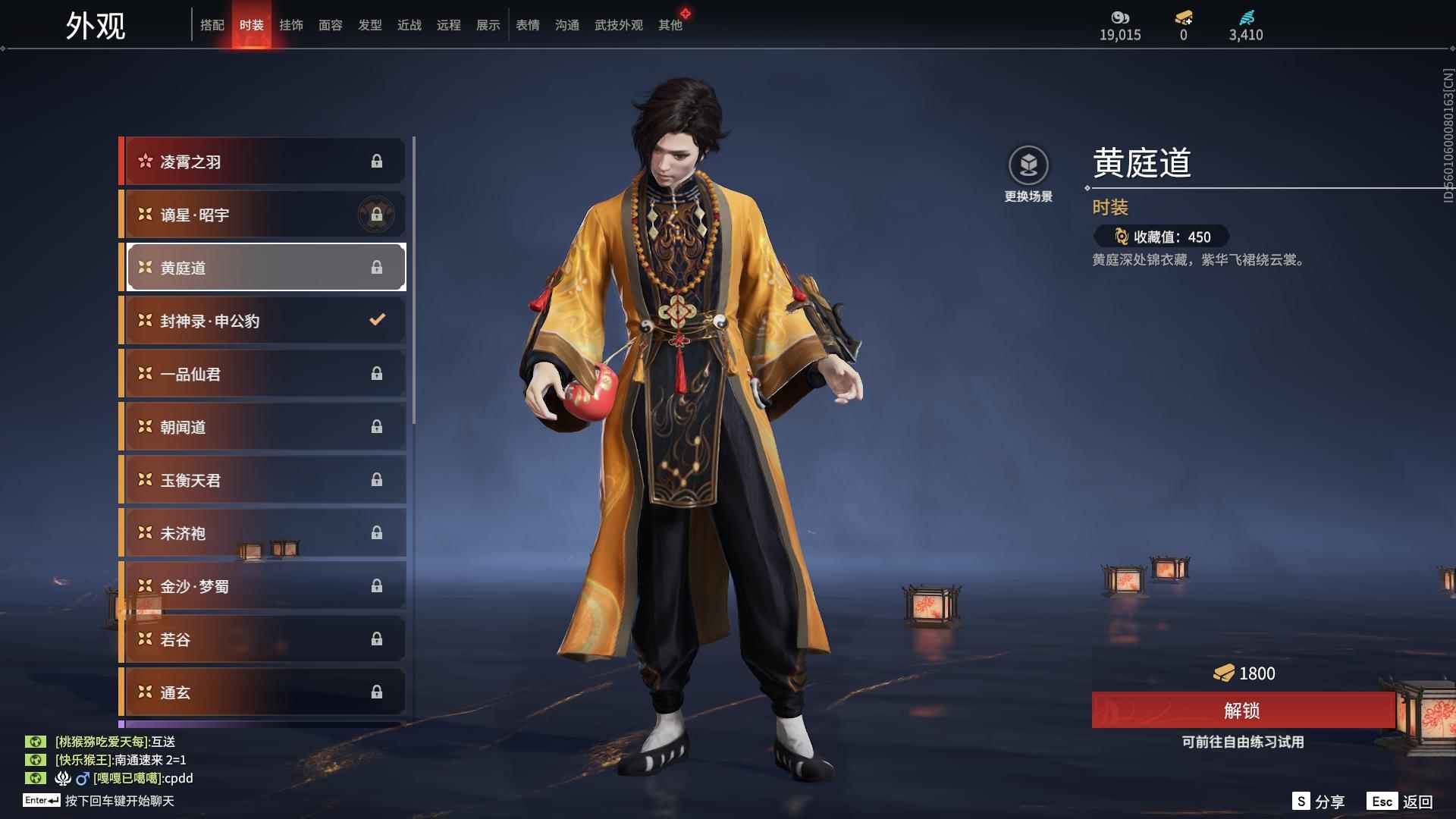Viewport: 1456px width, 819px height.
Task: Toggle the checkmark on 封神录·申公豹
Action: click(377, 320)
